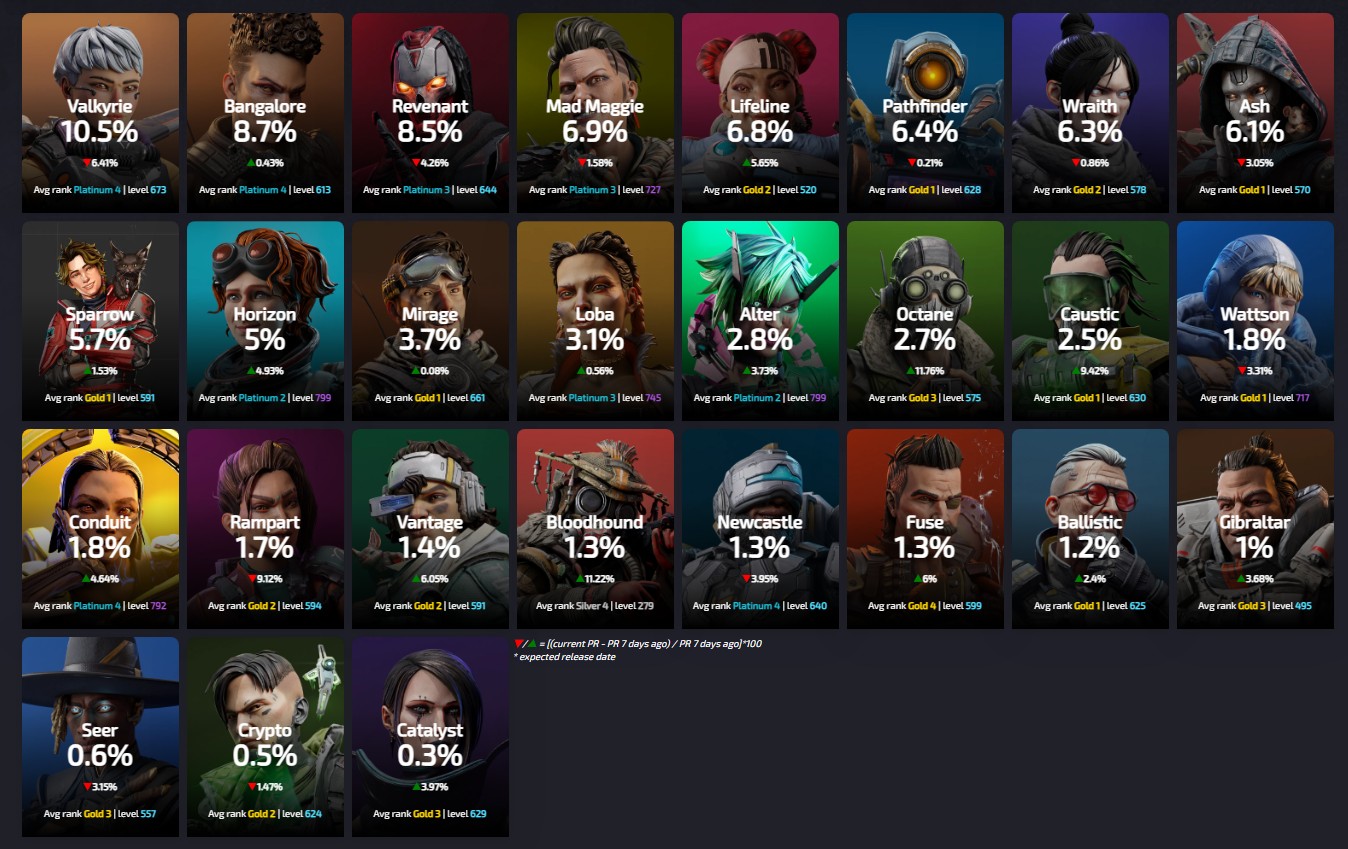Open the Sparrow legend card

pyautogui.click(x=100, y=321)
